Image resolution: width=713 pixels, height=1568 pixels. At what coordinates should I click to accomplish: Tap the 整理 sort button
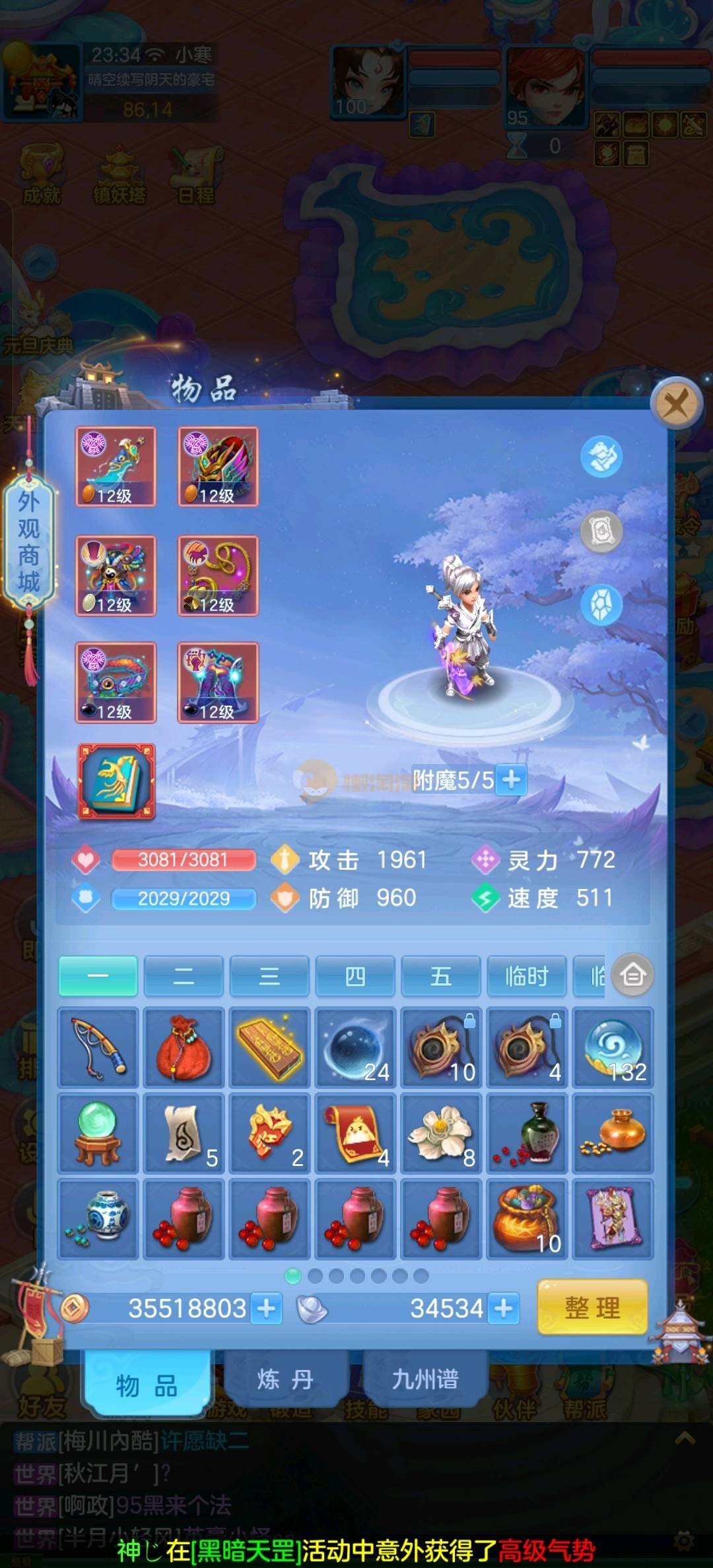coord(592,1307)
